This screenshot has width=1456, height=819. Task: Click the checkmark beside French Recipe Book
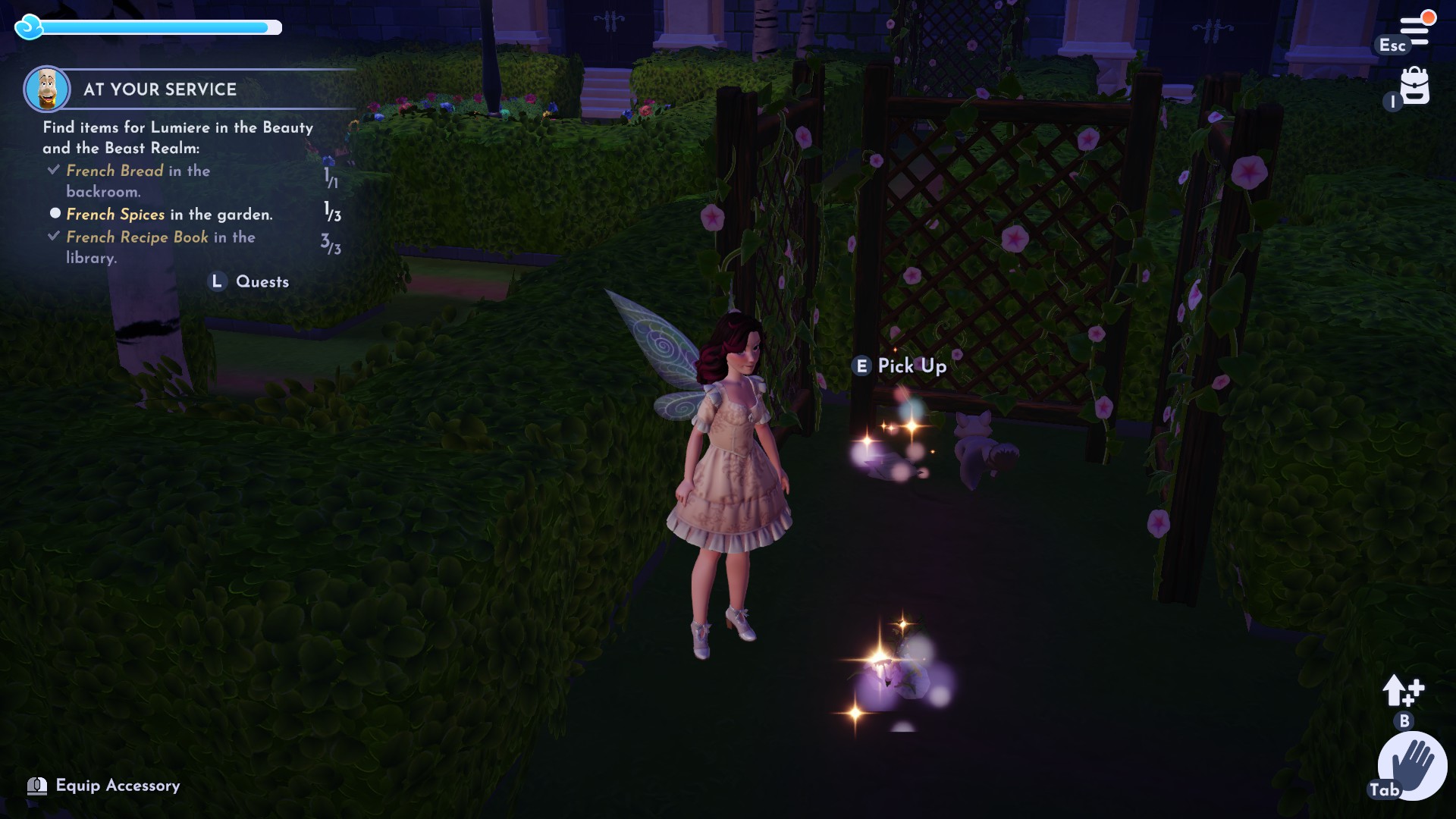53,236
